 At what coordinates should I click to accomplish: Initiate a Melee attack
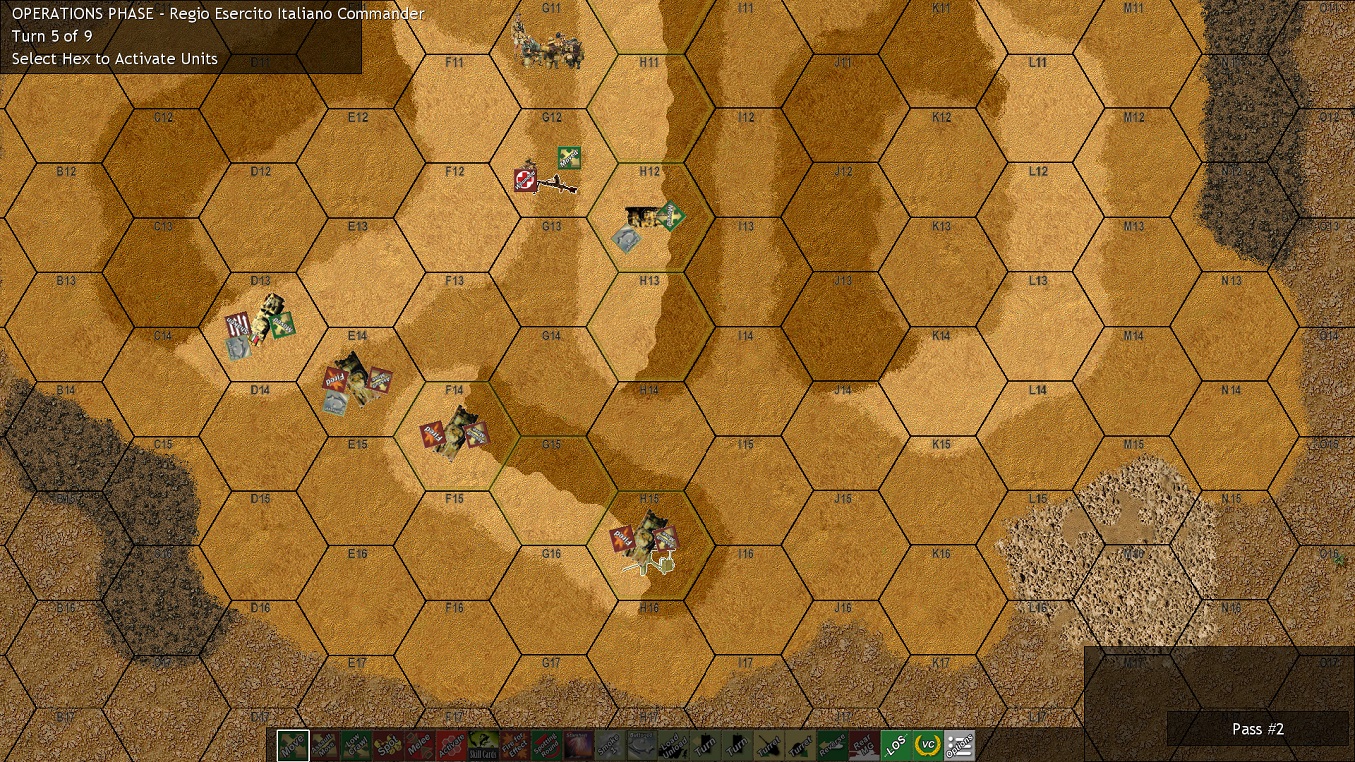click(x=421, y=744)
